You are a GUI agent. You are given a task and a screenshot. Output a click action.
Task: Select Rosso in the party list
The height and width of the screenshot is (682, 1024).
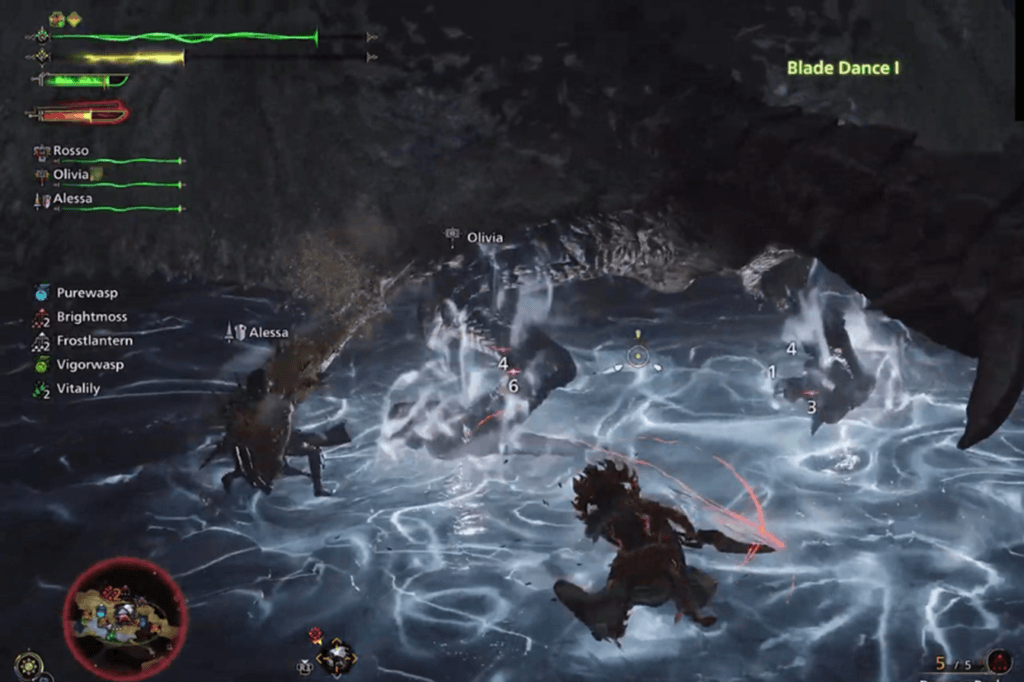point(71,151)
